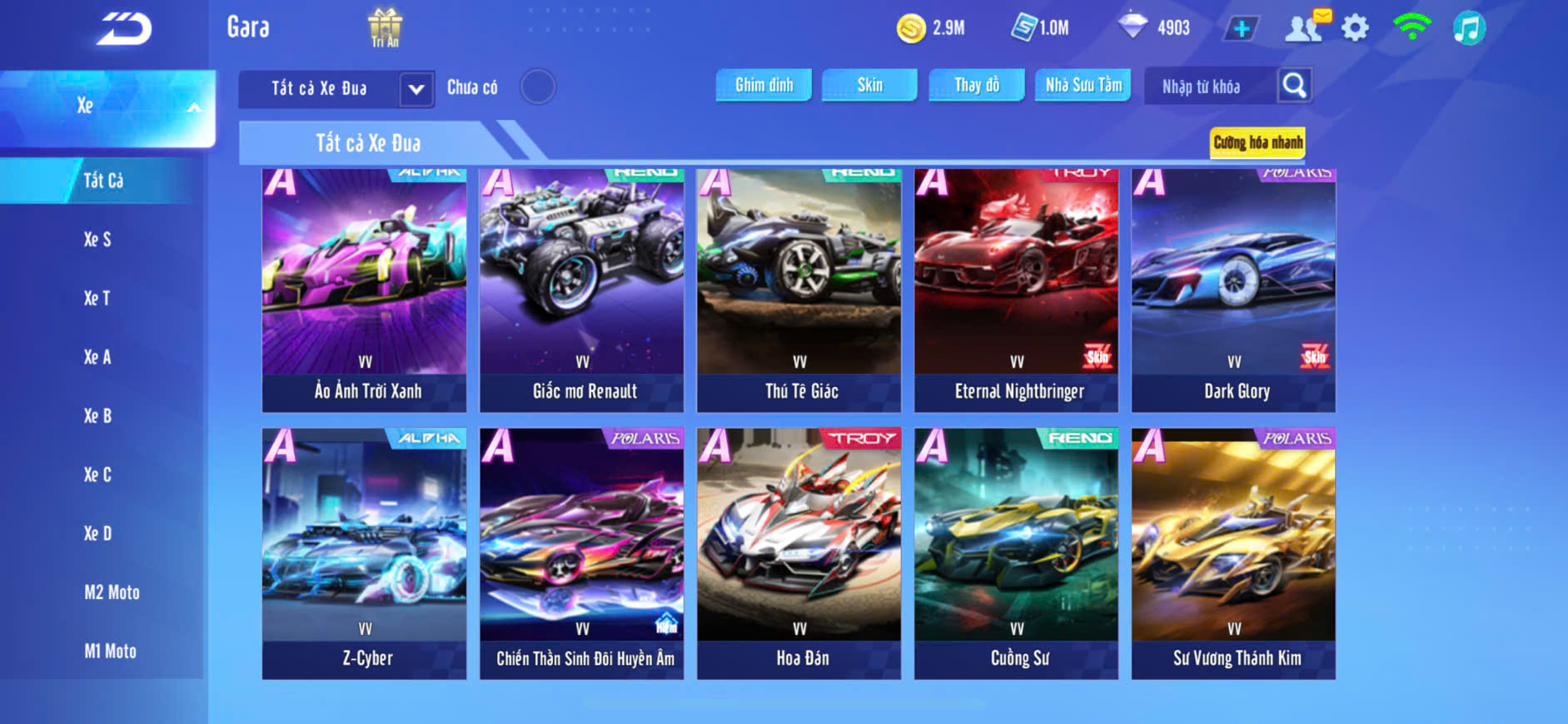Open the Tất cả Xe Đua dropdown
Screen dimensions: 1568x724
416,88
